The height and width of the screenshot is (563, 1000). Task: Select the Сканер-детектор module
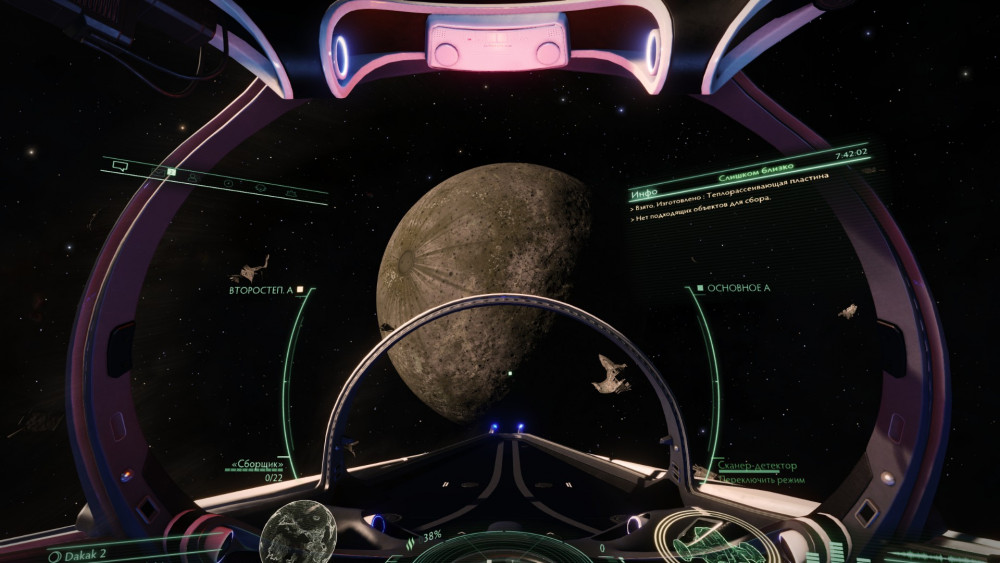pyautogui.click(x=757, y=466)
